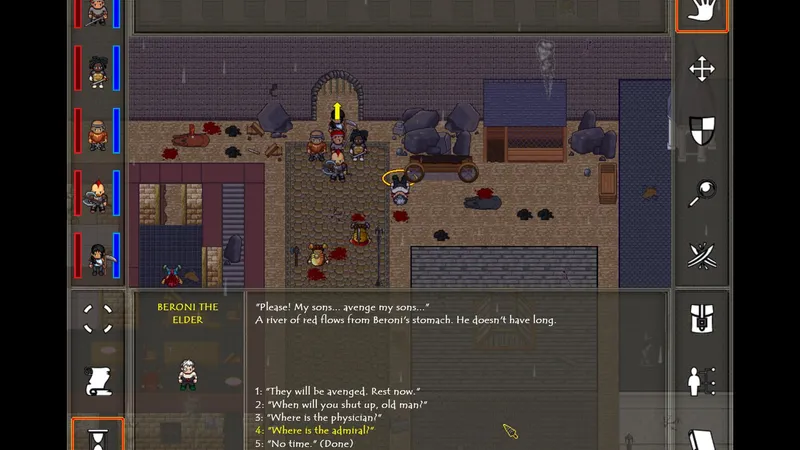
Task: Click the checkered shield defend icon
Action: (701, 130)
